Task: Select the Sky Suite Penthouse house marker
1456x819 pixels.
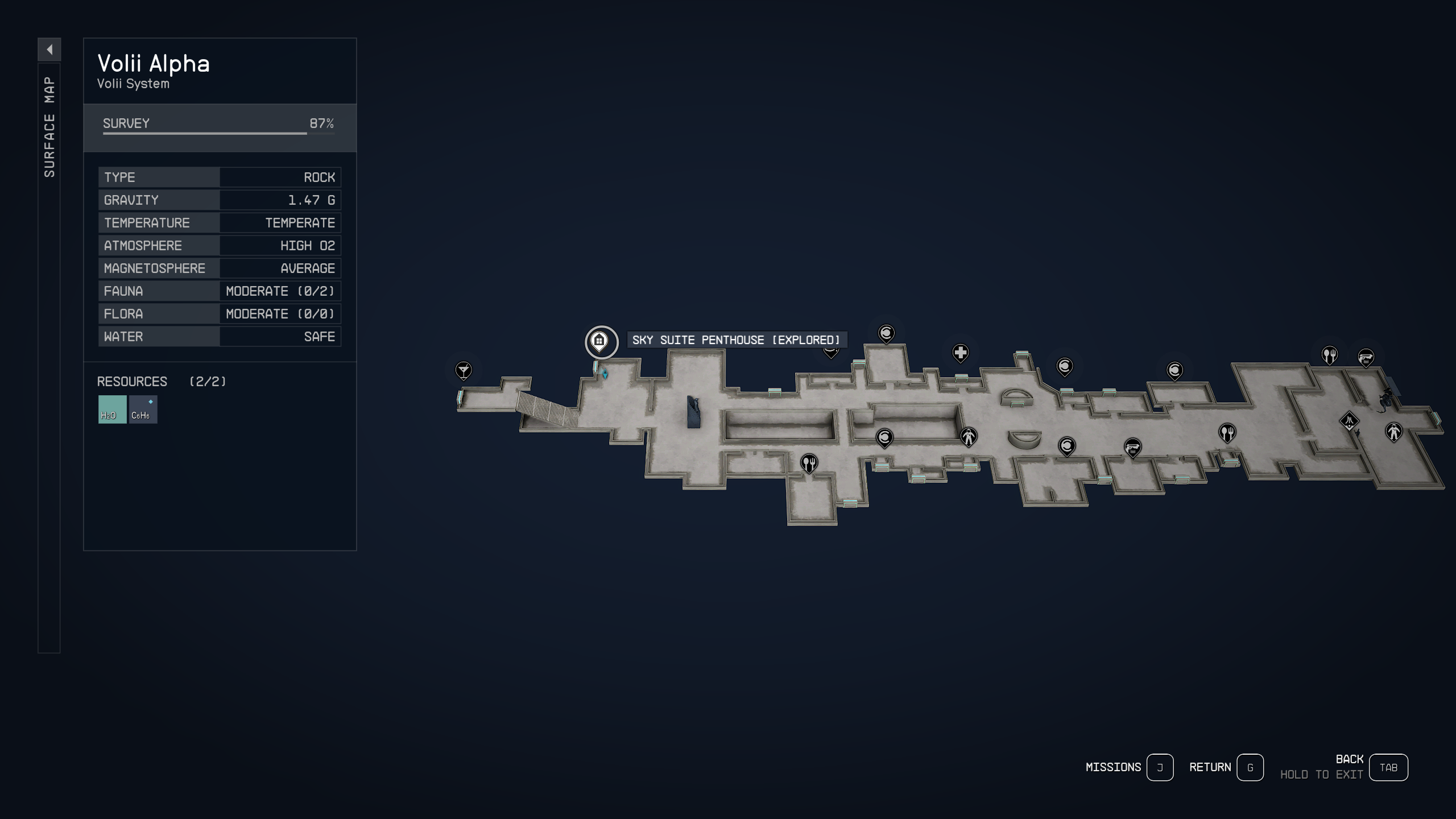Action: click(x=601, y=341)
